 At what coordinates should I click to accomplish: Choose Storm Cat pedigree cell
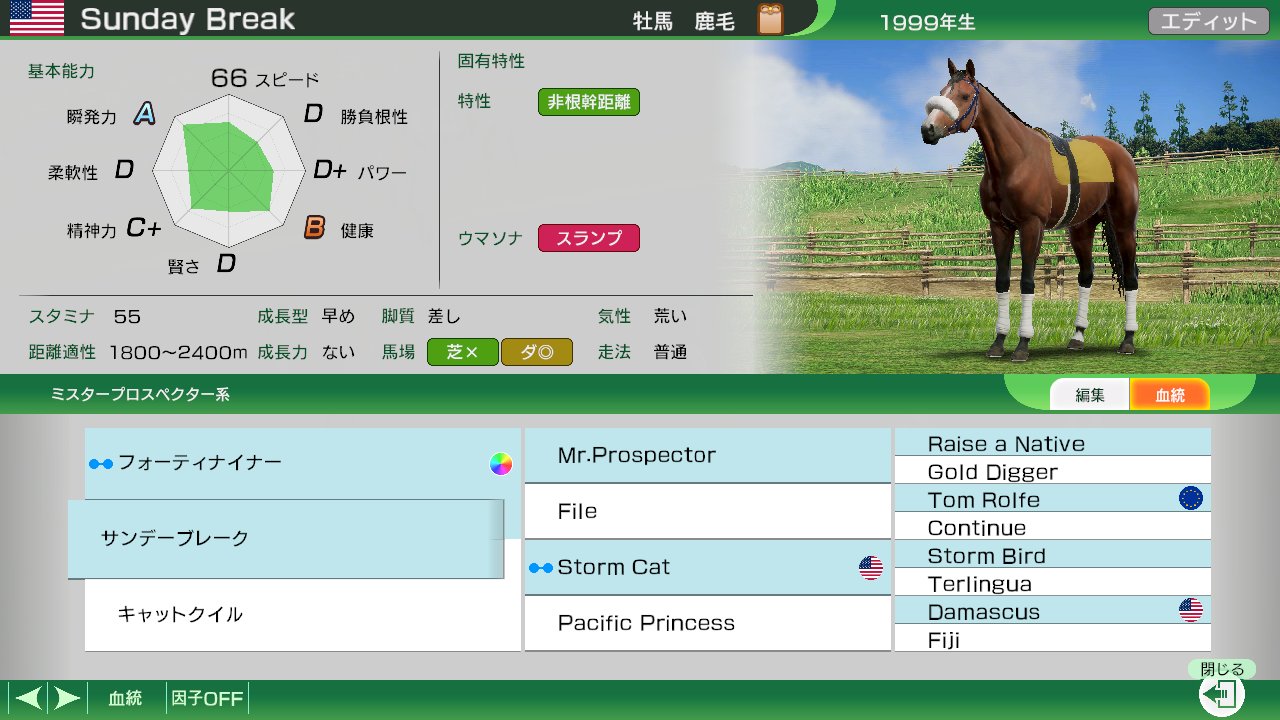pos(706,568)
